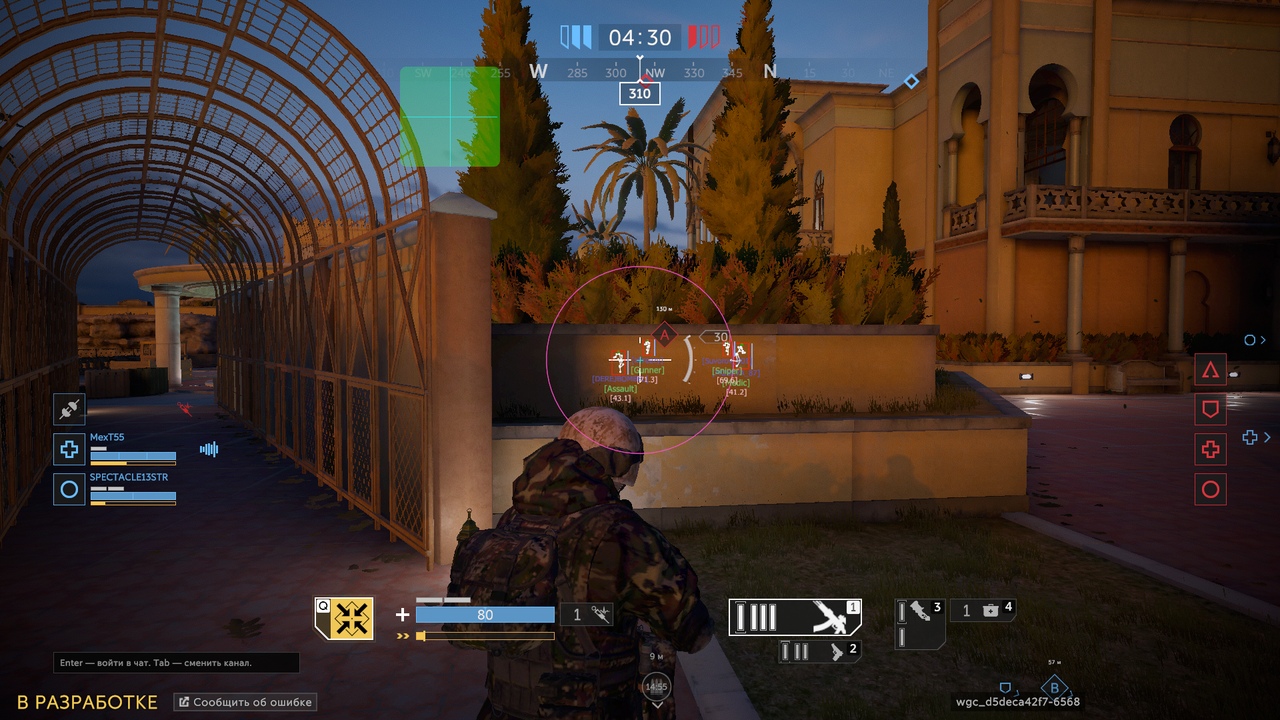Click the medic cross icon beside MexT55
This screenshot has height=720, width=1280.
[69, 449]
